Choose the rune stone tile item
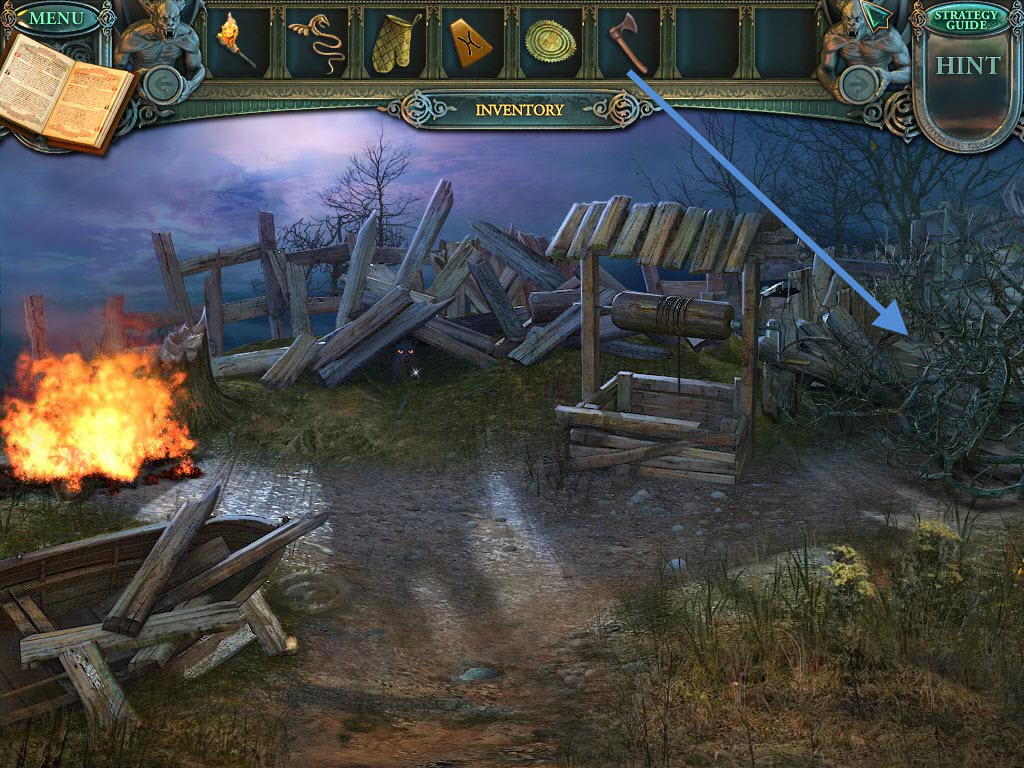Image resolution: width=1024 pixels, height=768 pixels. pos(471,43)
